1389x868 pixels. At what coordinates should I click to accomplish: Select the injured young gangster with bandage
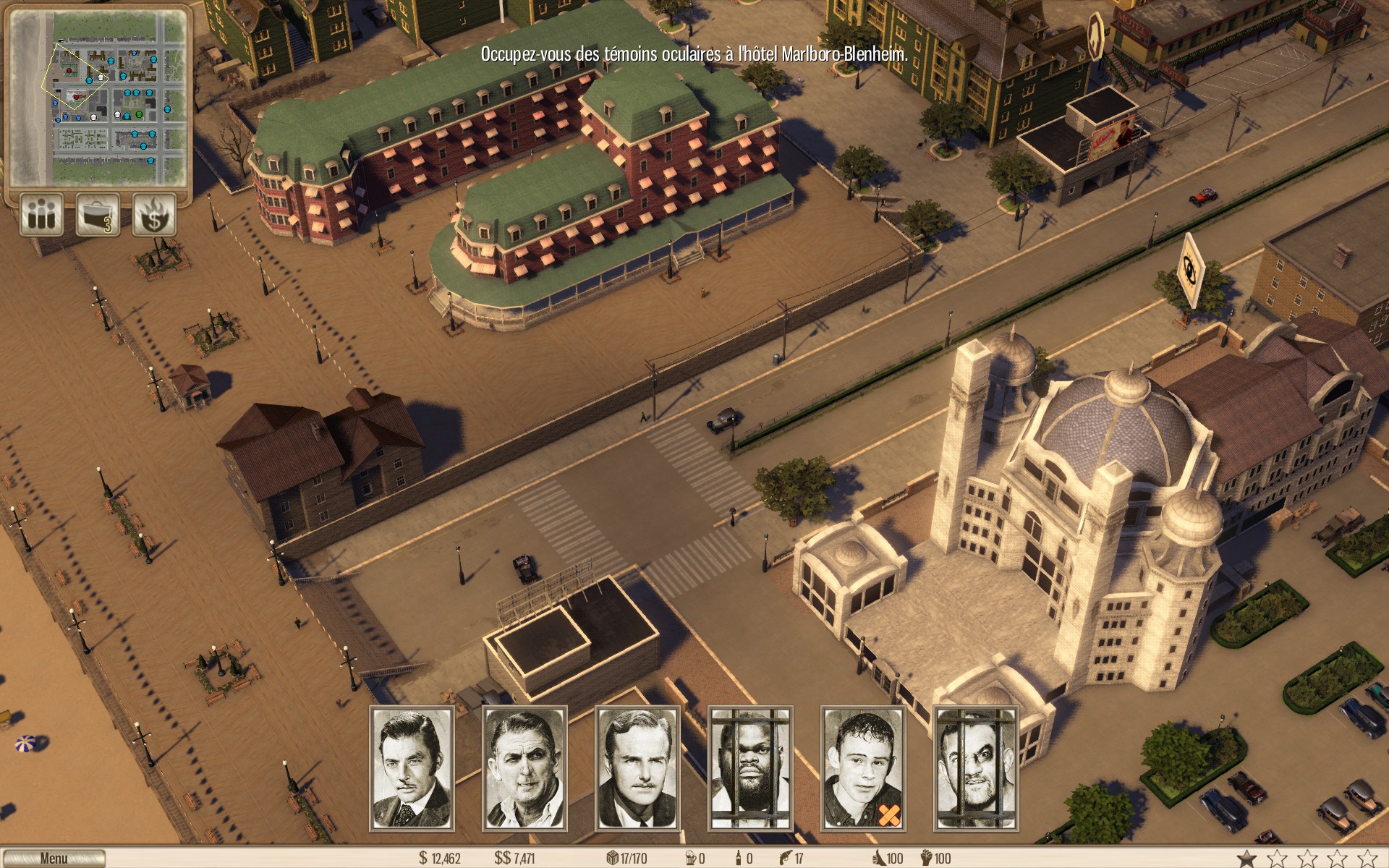pos(863,768)
